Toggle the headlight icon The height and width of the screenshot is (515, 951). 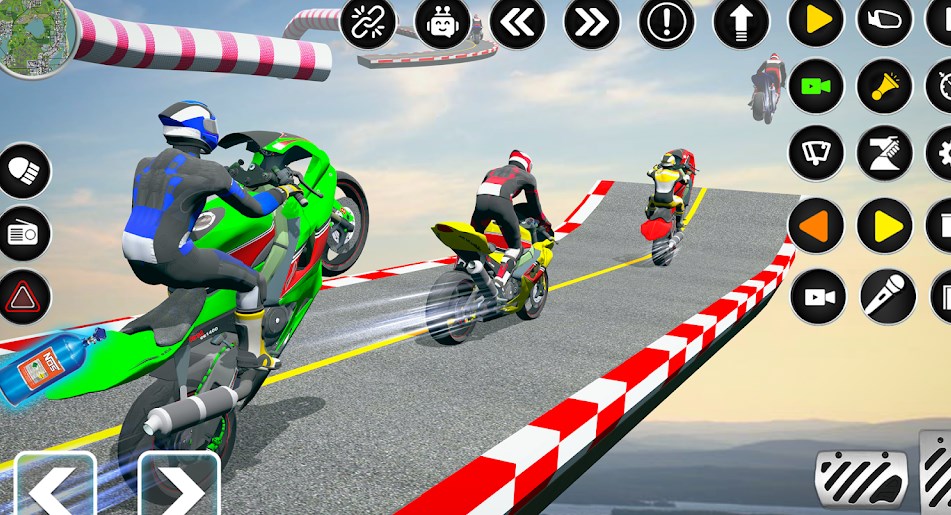coord(22,171)
